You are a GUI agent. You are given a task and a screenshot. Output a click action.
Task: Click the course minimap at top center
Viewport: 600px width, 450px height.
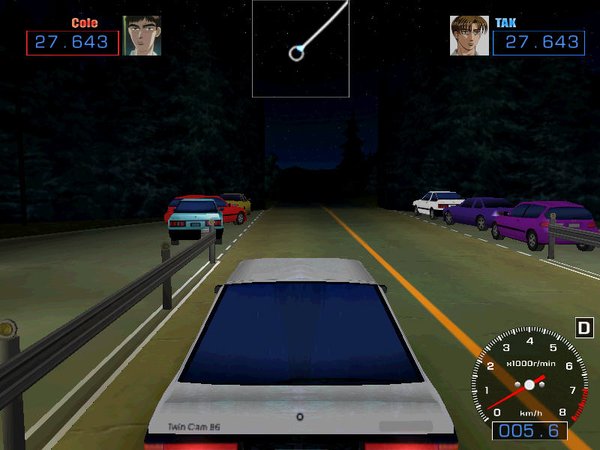[x=300, y=48]
